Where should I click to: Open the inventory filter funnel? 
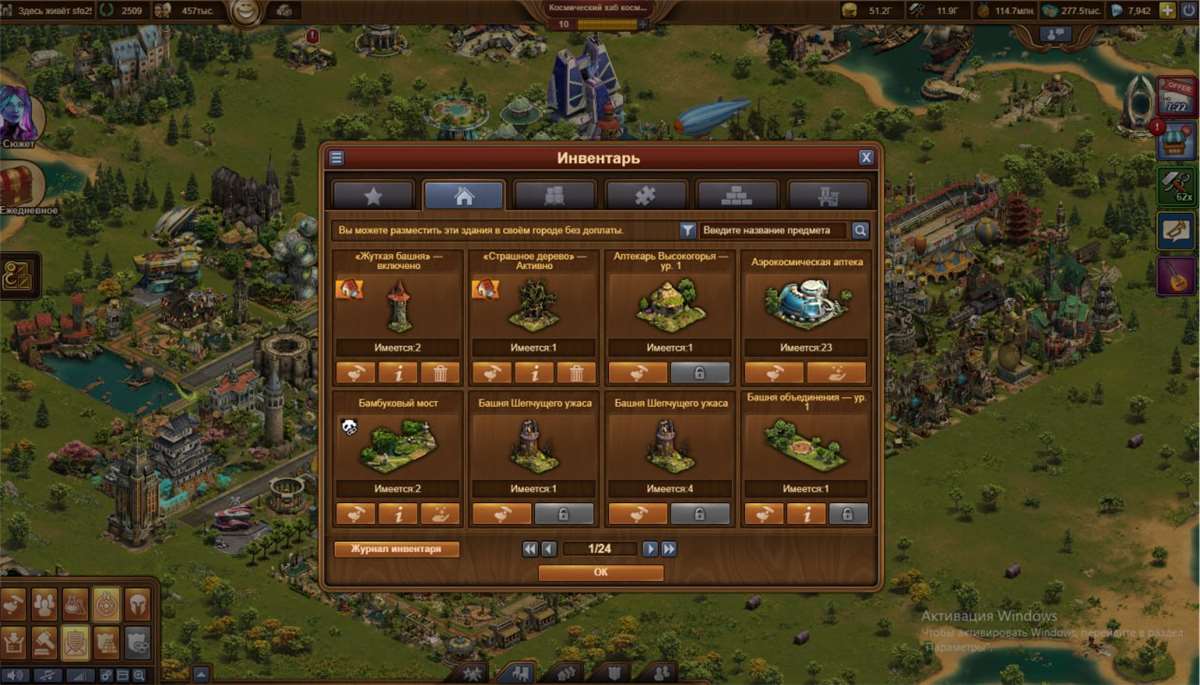(x=688, y=230)
